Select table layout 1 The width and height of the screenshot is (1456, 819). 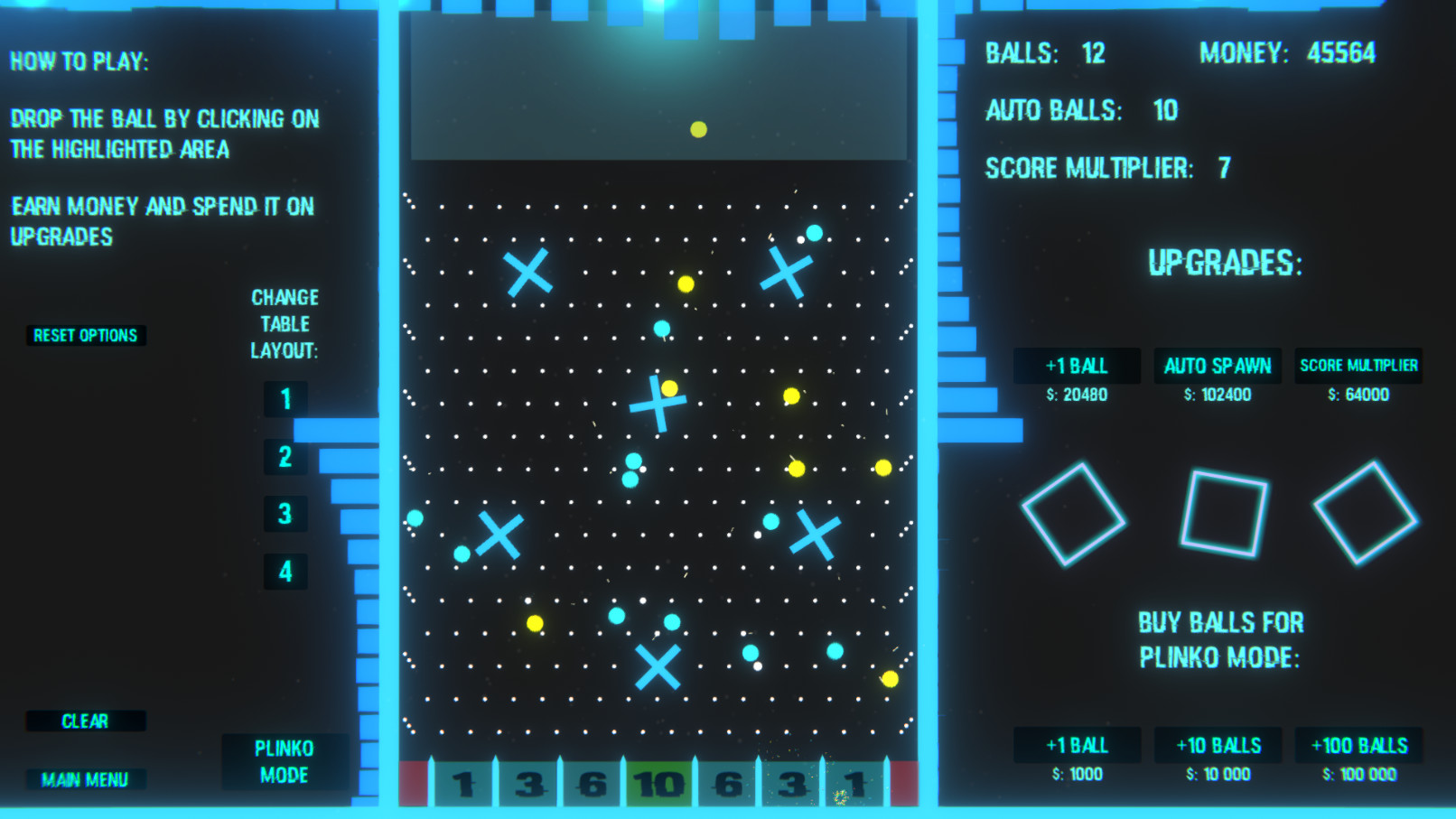pyautogui.click(x=285, y=400)
